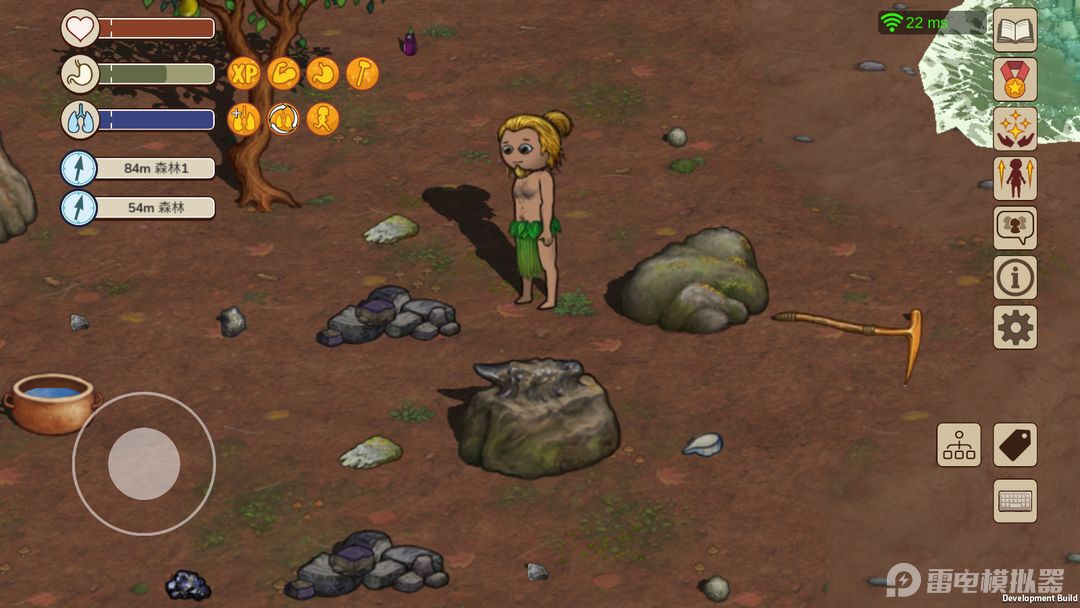Tap the orange stomach buff icon
1080x608 pixels.
tap(323, 73)
